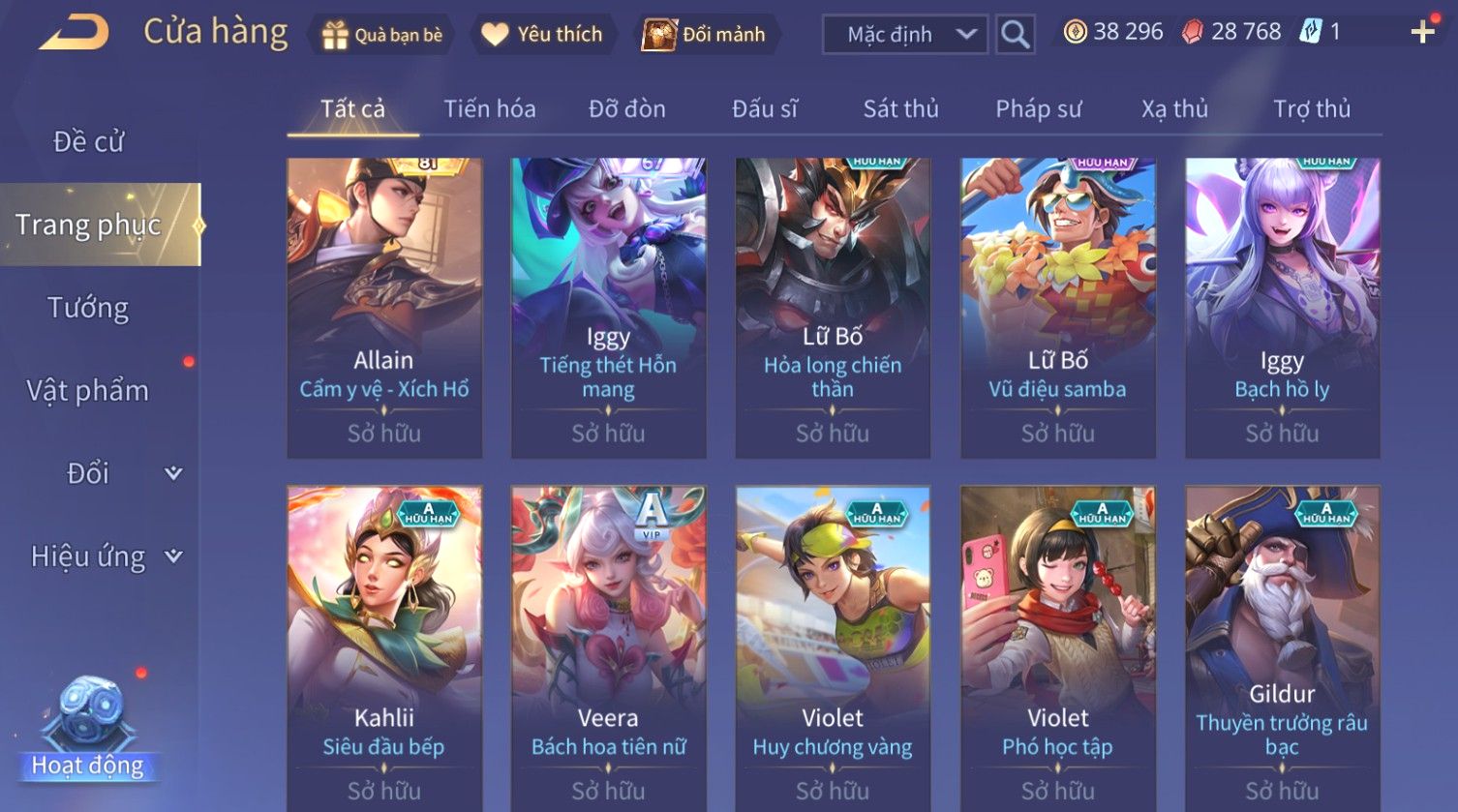Select the Đỡ đòn tab

626,109
